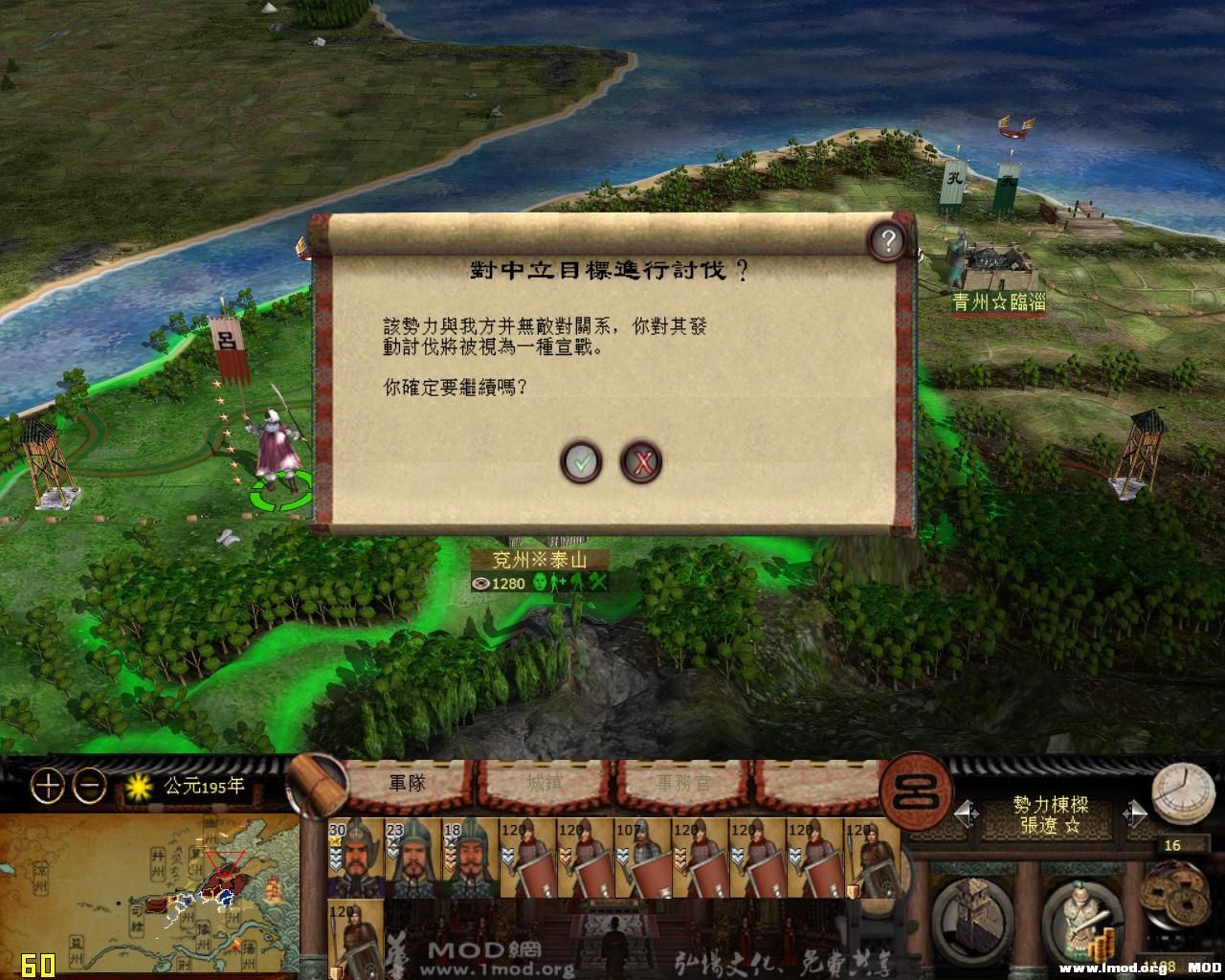Cancel the declaration with the red X button
The image size is (1225, 980).
[643, 461]
